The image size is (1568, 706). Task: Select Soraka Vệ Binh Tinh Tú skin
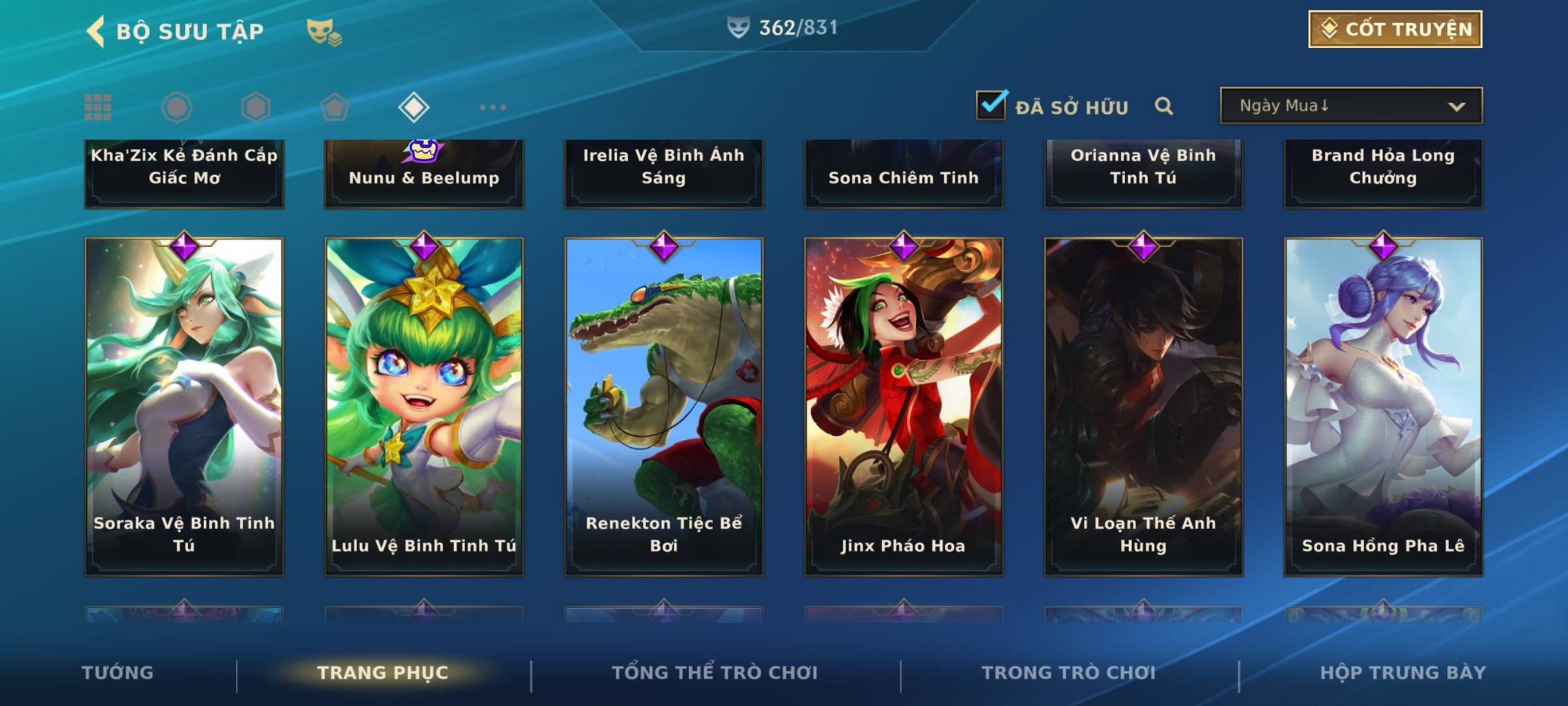(x=184, y=407)
